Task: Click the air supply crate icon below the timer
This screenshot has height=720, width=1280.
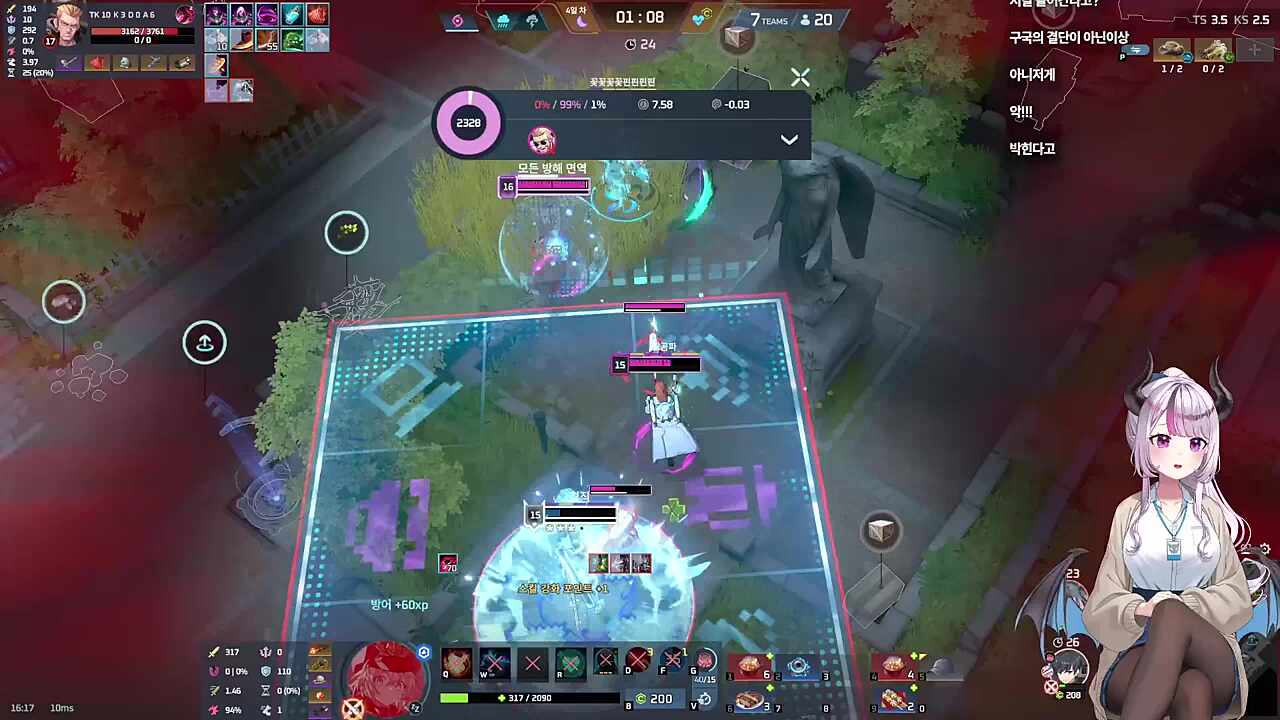Action: (x=737, y=39)
